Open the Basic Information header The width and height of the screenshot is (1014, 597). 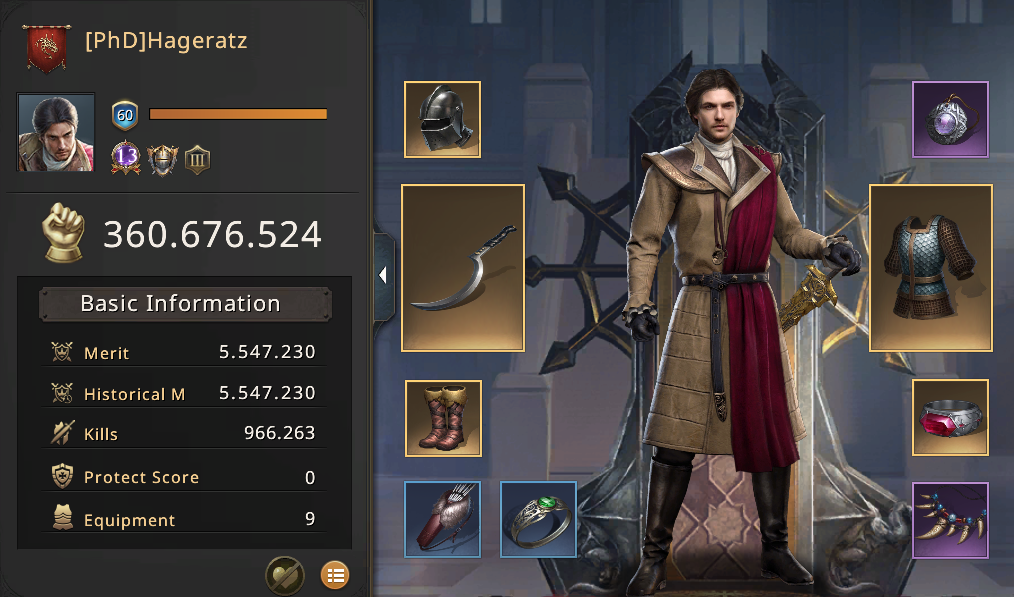pos(184,304)
